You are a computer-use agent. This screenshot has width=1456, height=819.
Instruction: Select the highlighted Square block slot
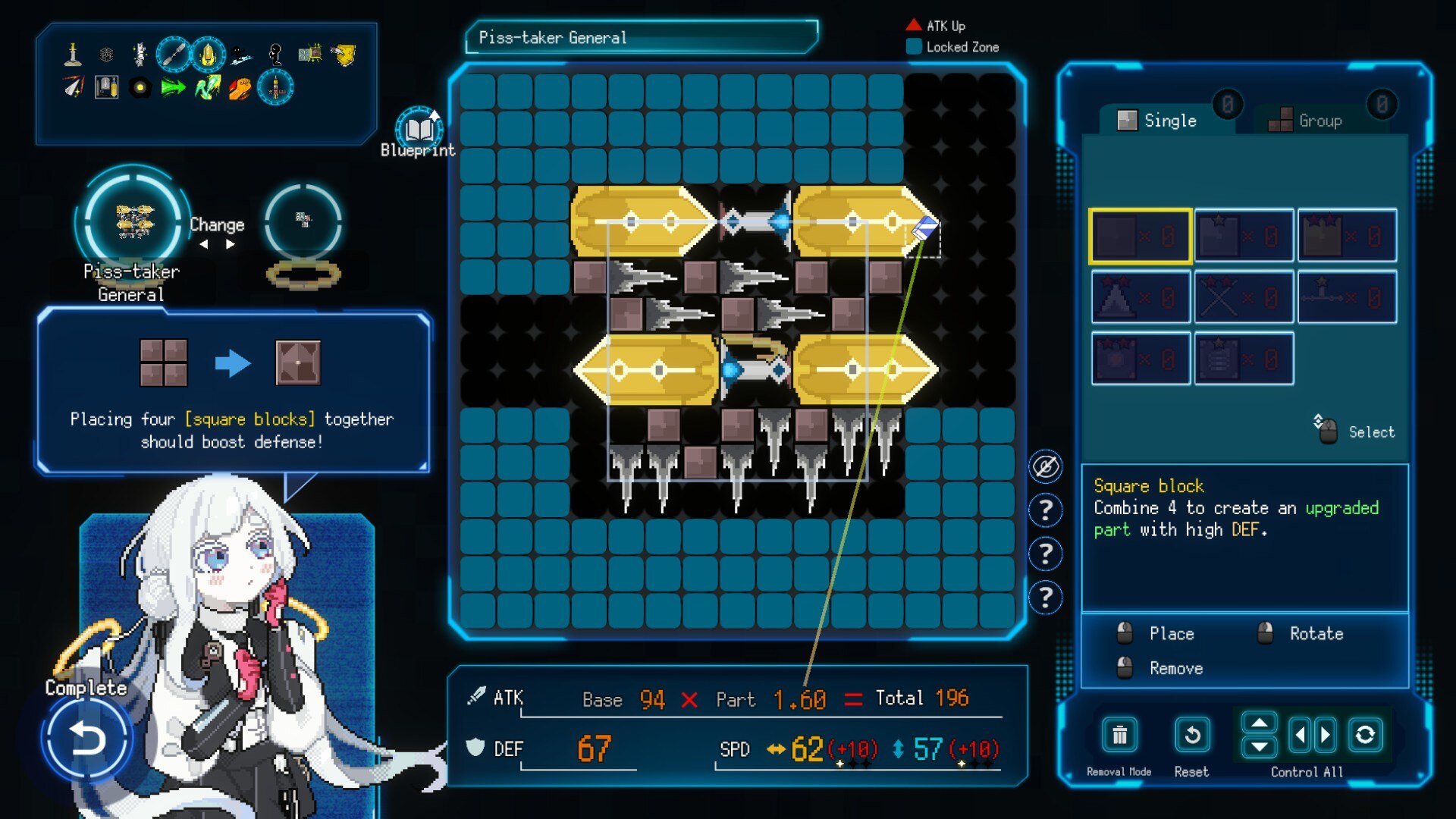click(1140, 237)
